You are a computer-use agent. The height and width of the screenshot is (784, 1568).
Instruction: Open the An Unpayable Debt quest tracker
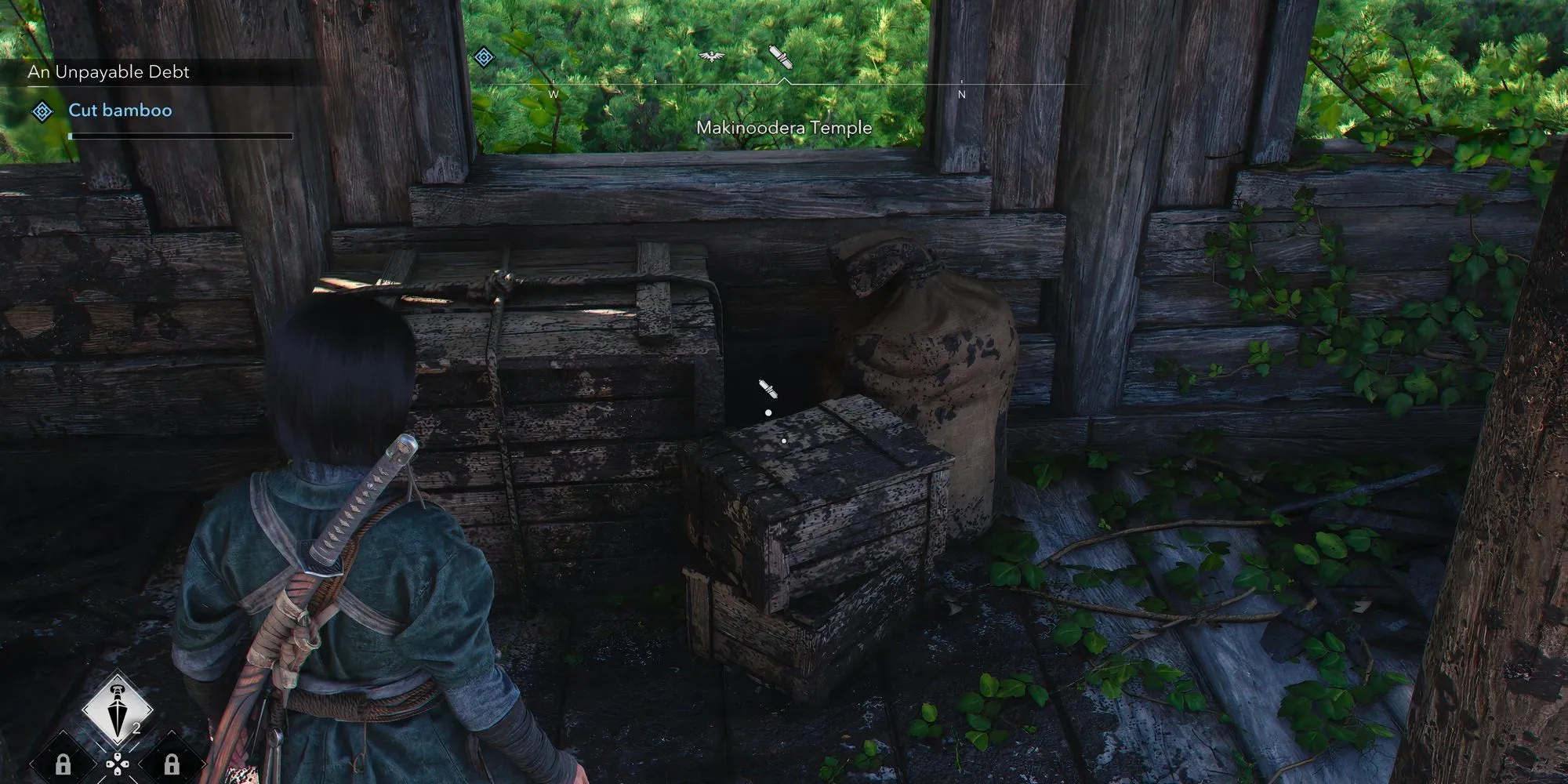[x=109, y=72]
